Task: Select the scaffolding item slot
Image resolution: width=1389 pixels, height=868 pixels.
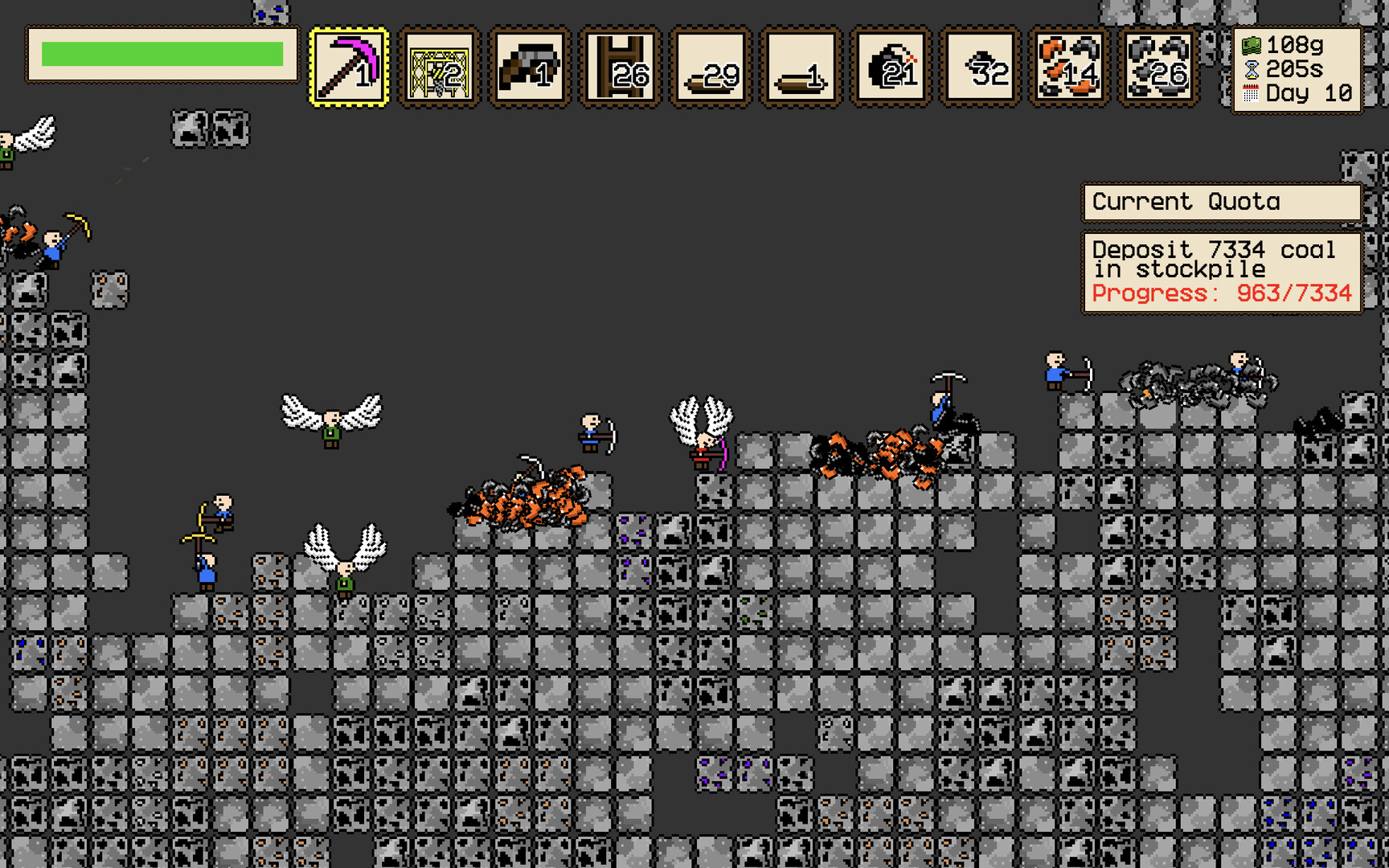Action: tap(439, 68)
